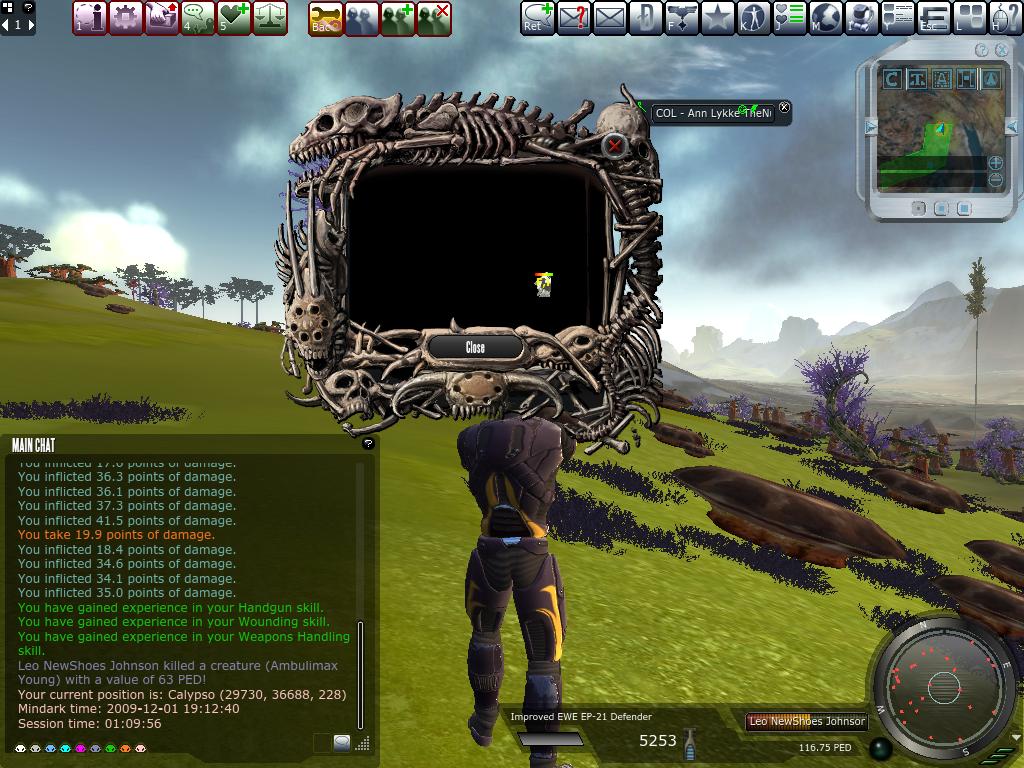
Task: Open the minimap help question mark
Action: point(981,50)
